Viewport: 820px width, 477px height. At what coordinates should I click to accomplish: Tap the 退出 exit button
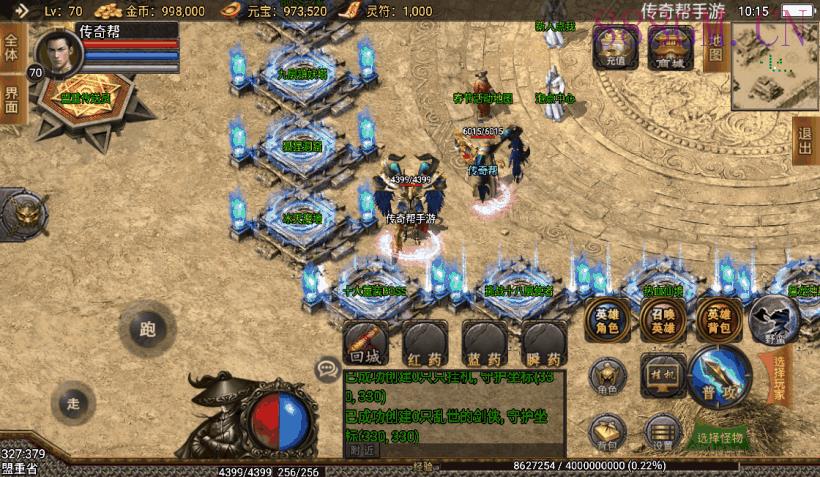(804, 140)
